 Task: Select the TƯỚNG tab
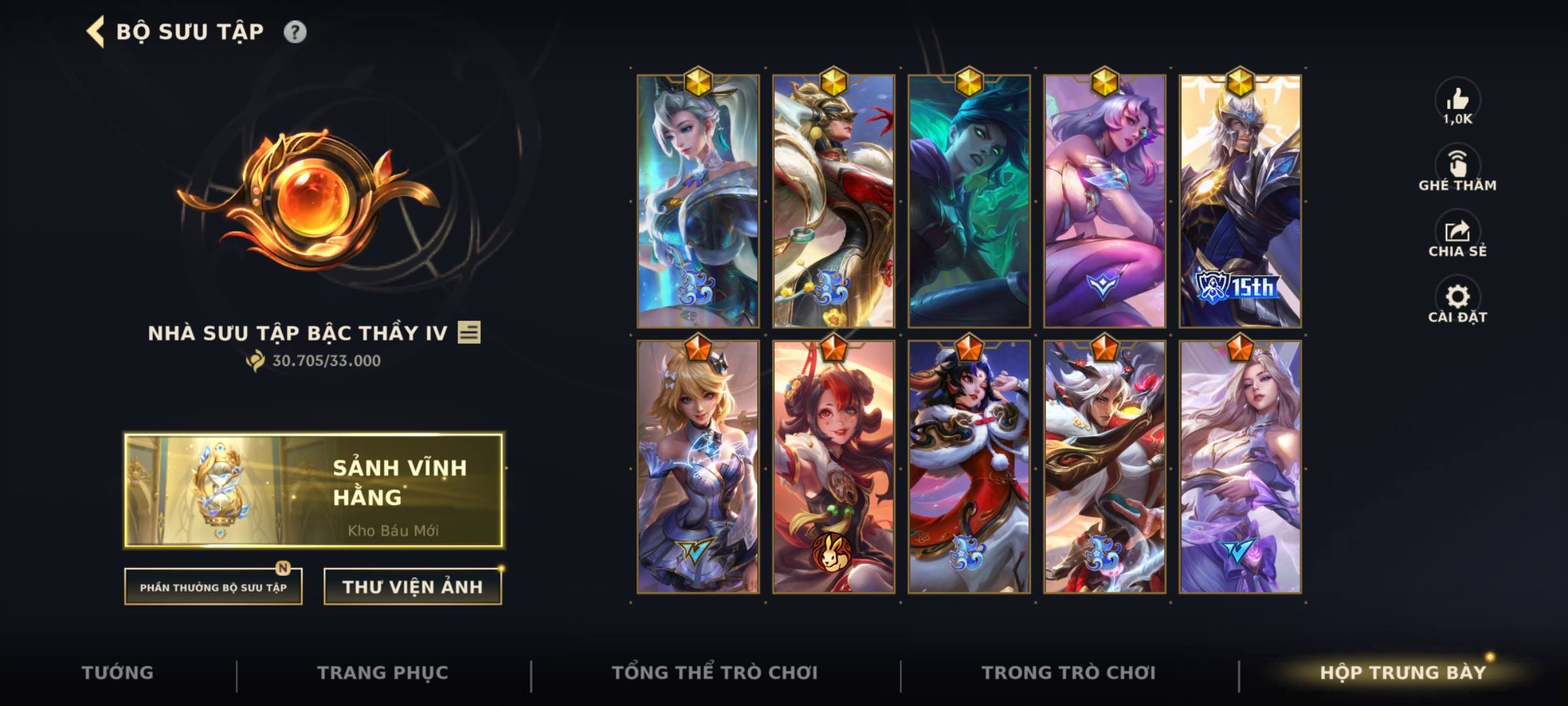118,671
